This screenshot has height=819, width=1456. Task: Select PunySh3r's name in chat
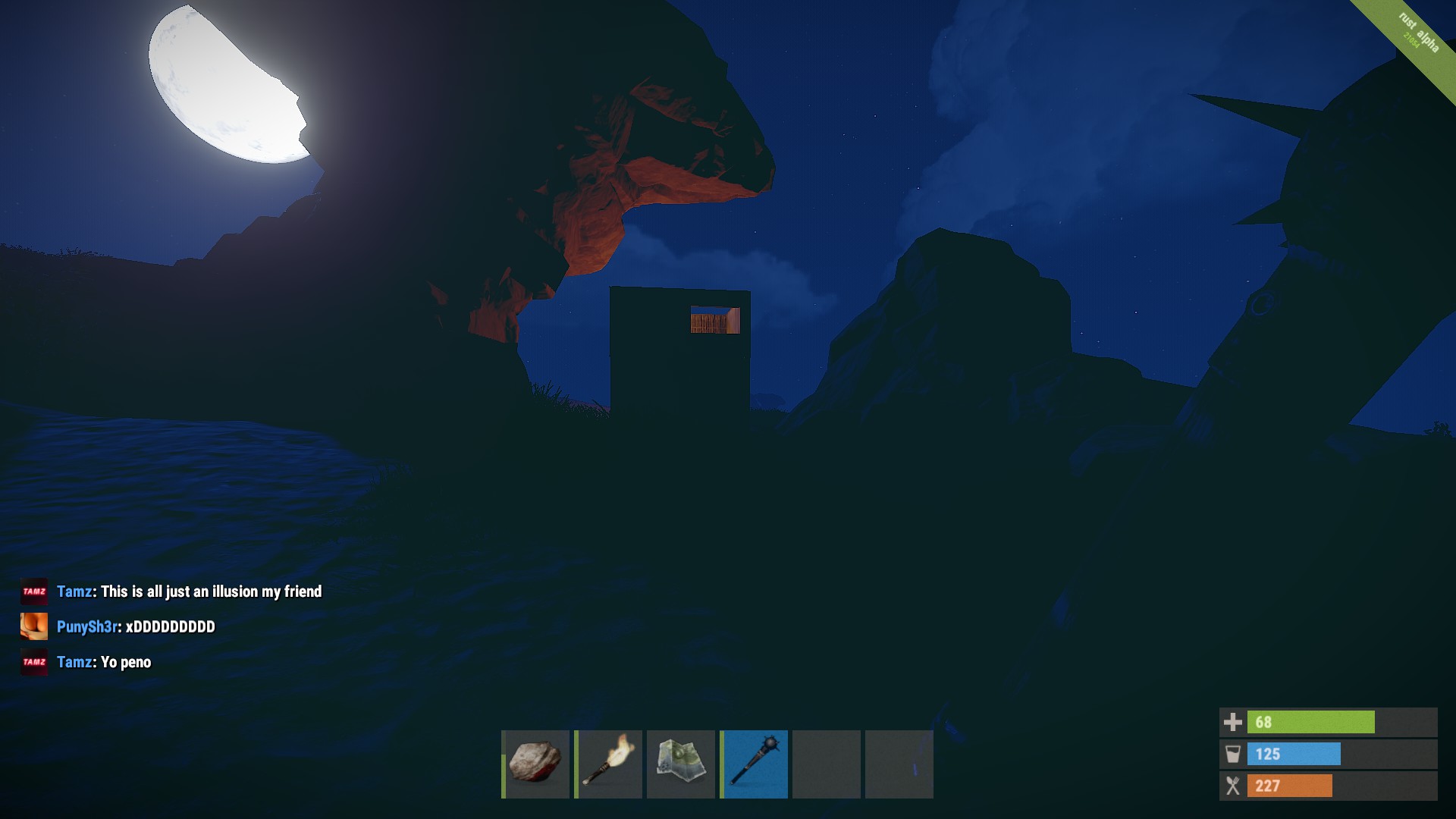(87, 627)
